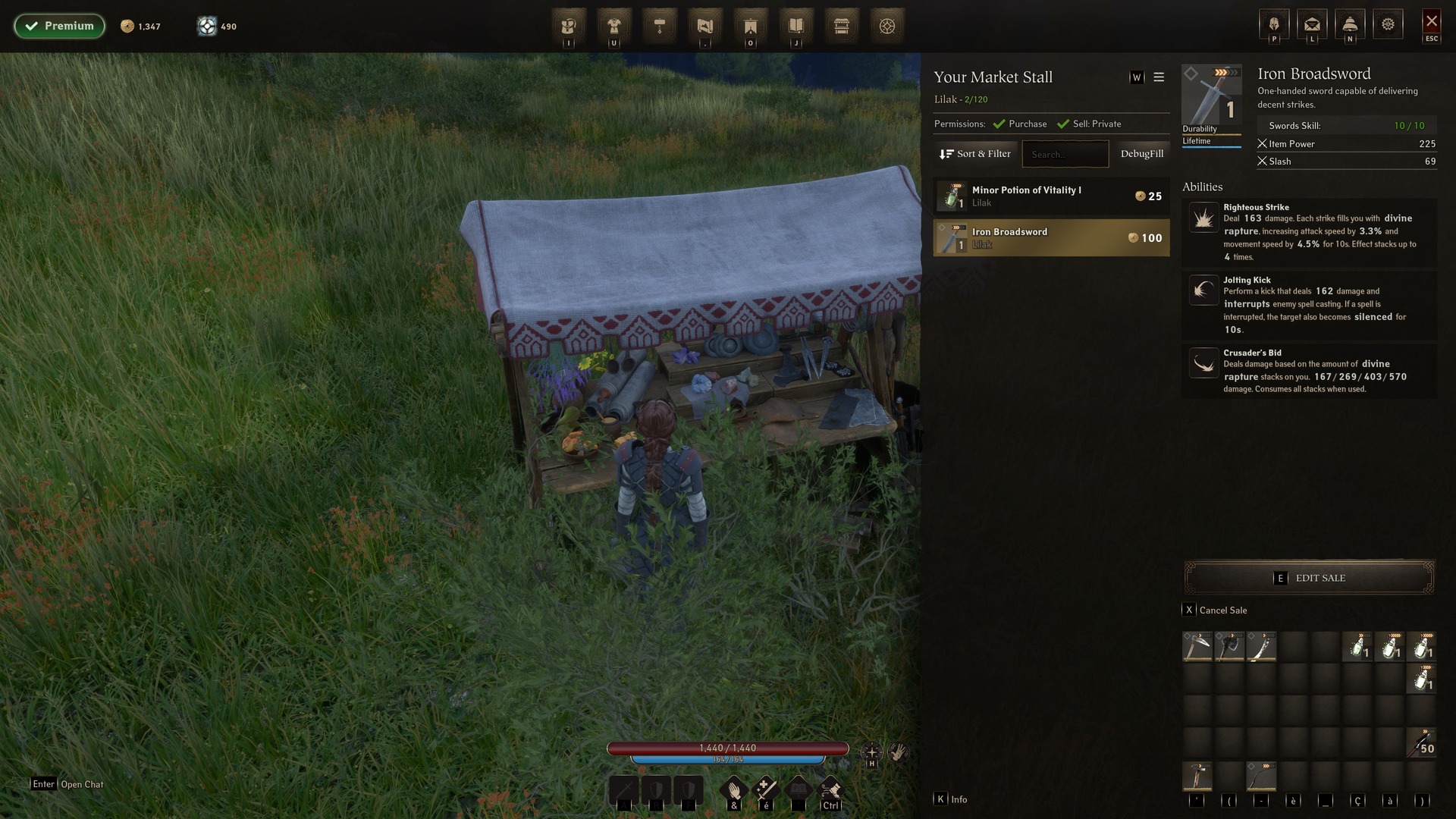Screen dimensions: 1456x819
Task: Select the Minor Potion of Vitality I listing
Action: [x=1051, y=196]
